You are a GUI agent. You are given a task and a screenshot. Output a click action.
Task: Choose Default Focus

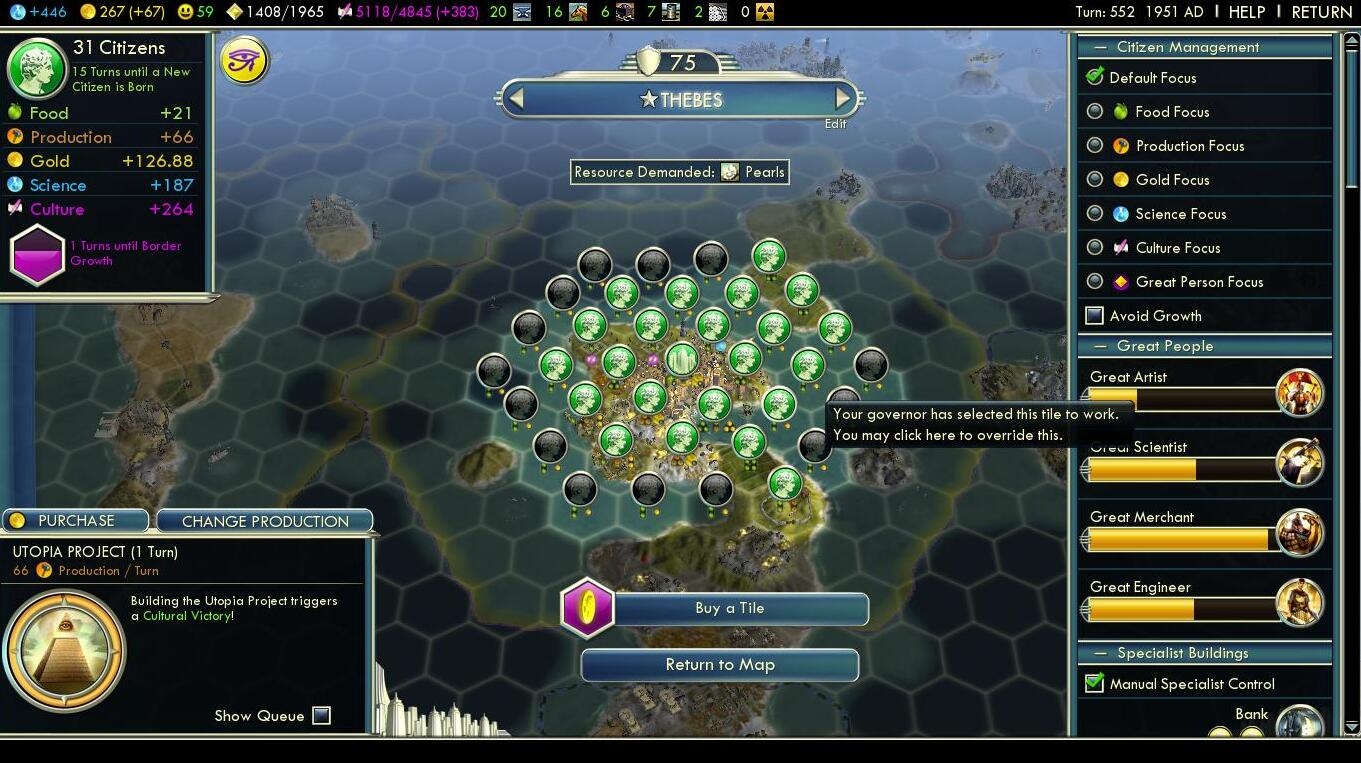pos(1096,77)
